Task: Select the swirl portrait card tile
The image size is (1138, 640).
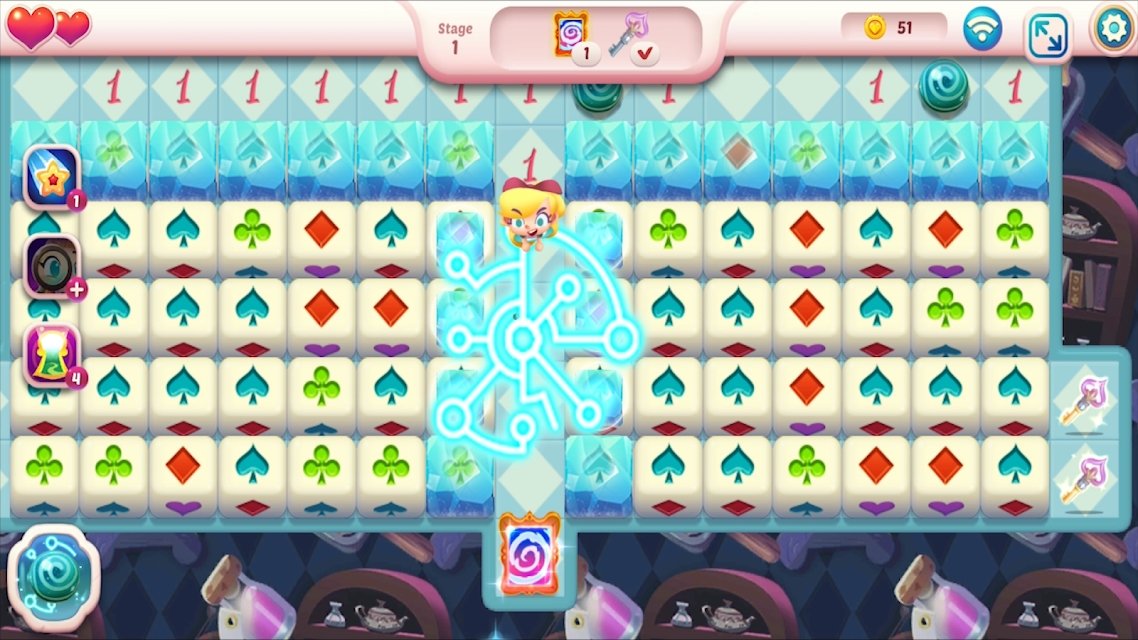Action: coord(529,555)
